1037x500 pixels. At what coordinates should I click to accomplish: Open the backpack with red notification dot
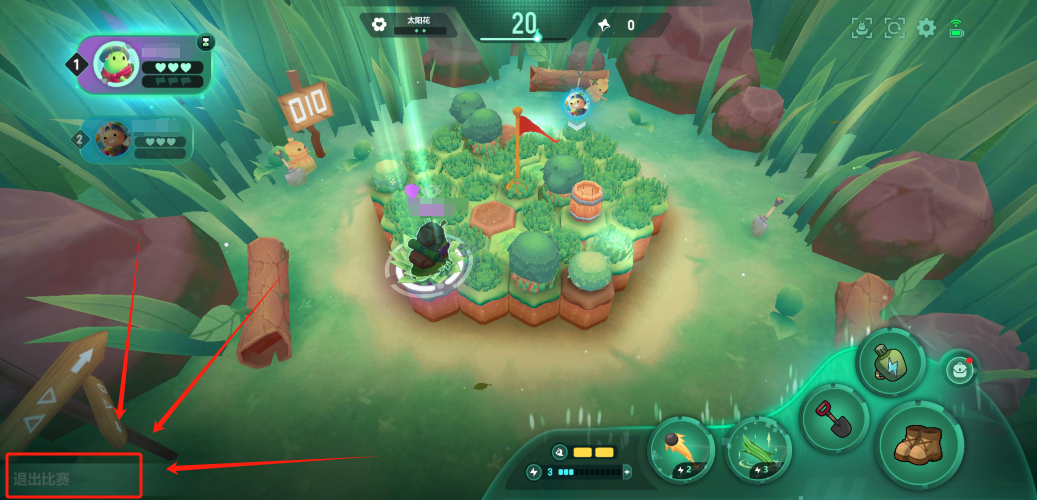959,369
